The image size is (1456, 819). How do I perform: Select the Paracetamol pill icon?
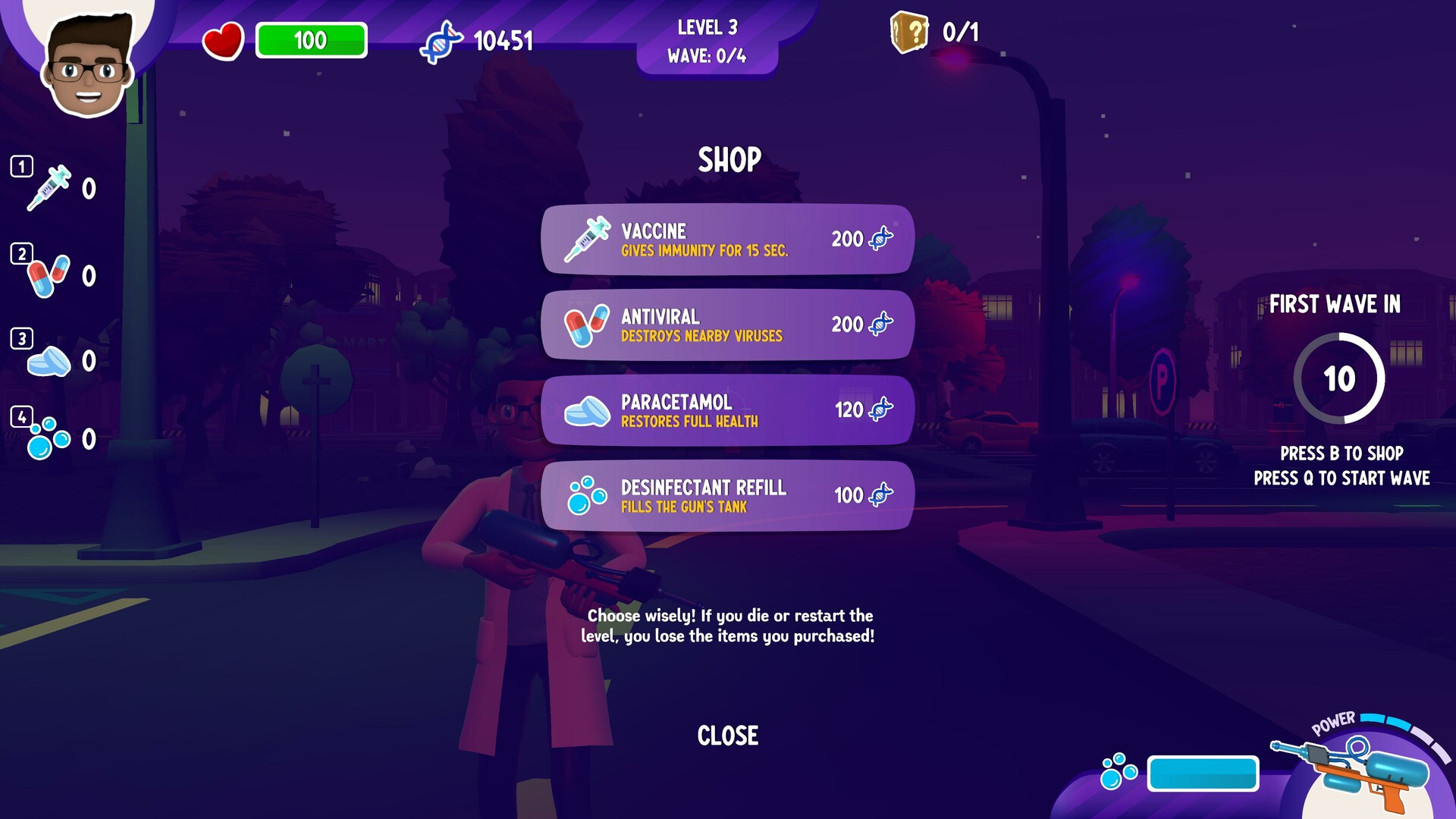[x=588, y=410]
